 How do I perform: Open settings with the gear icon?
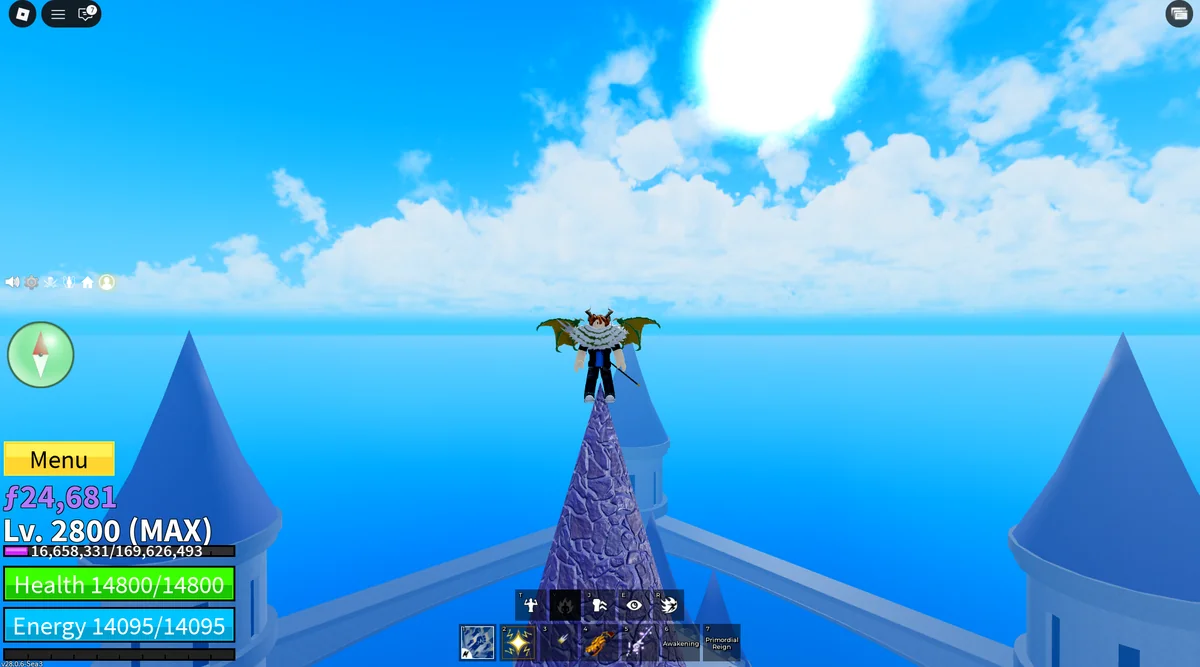pos(31,282)
